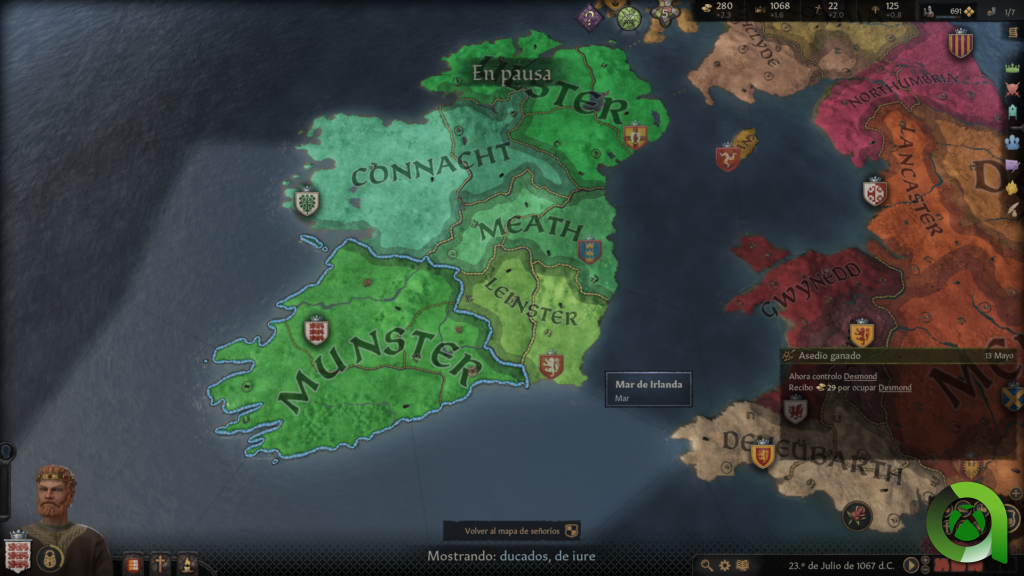Screen dimensions: 1024x576
Task: Open the encyclopedia book icon
Action: (742, 565)
